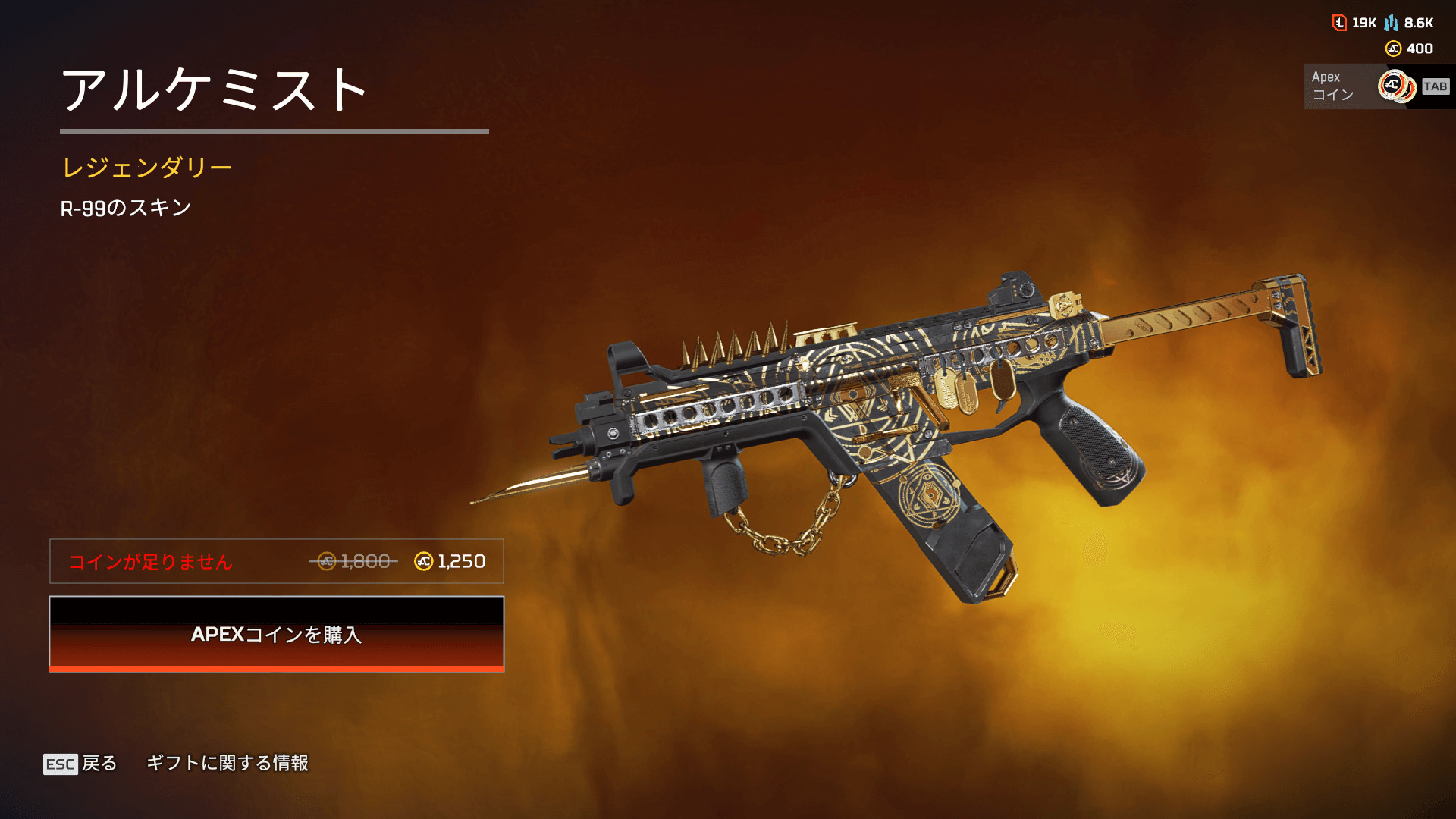Go back with the 戻る button
The image size is (1456, 819).
pos(81,763)
